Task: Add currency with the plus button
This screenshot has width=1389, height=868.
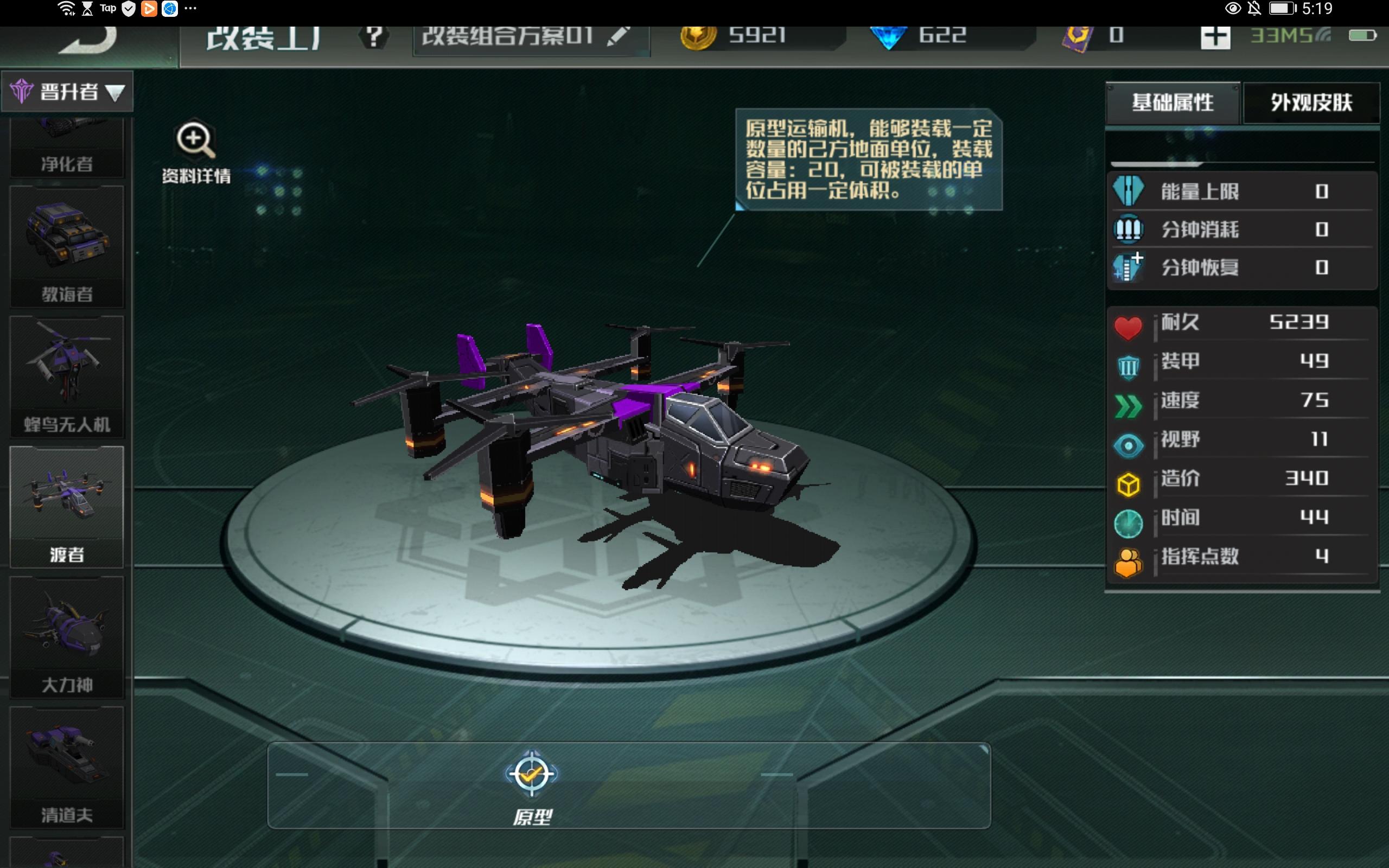Action: pos(1214,37)
